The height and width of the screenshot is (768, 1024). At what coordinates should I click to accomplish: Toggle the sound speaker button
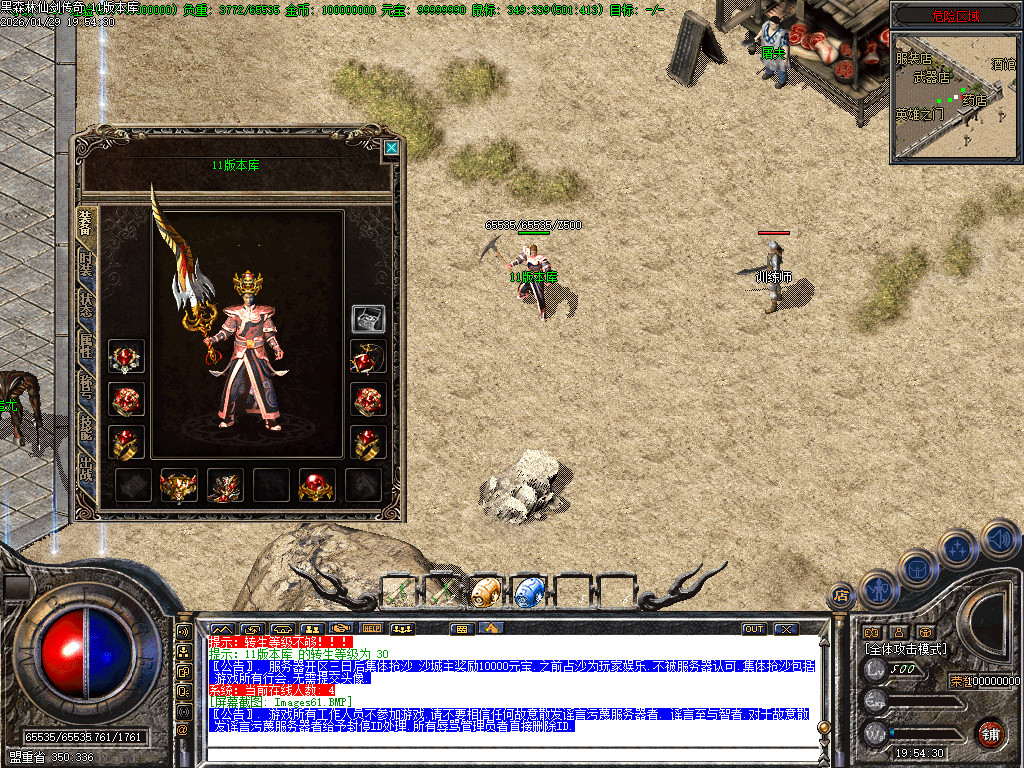(x=999, y=538)
